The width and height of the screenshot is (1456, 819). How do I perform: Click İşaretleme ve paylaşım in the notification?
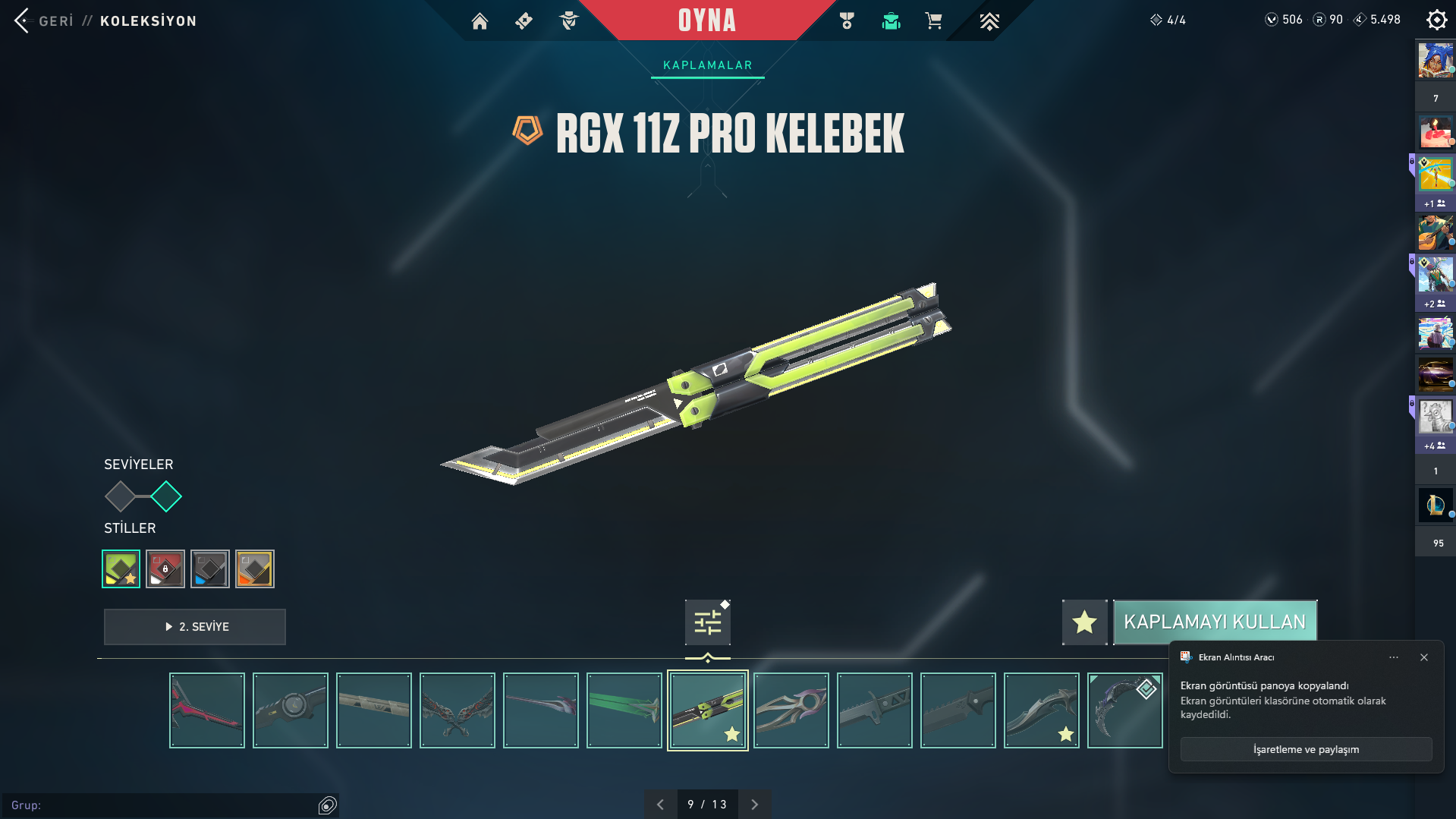1306,749
